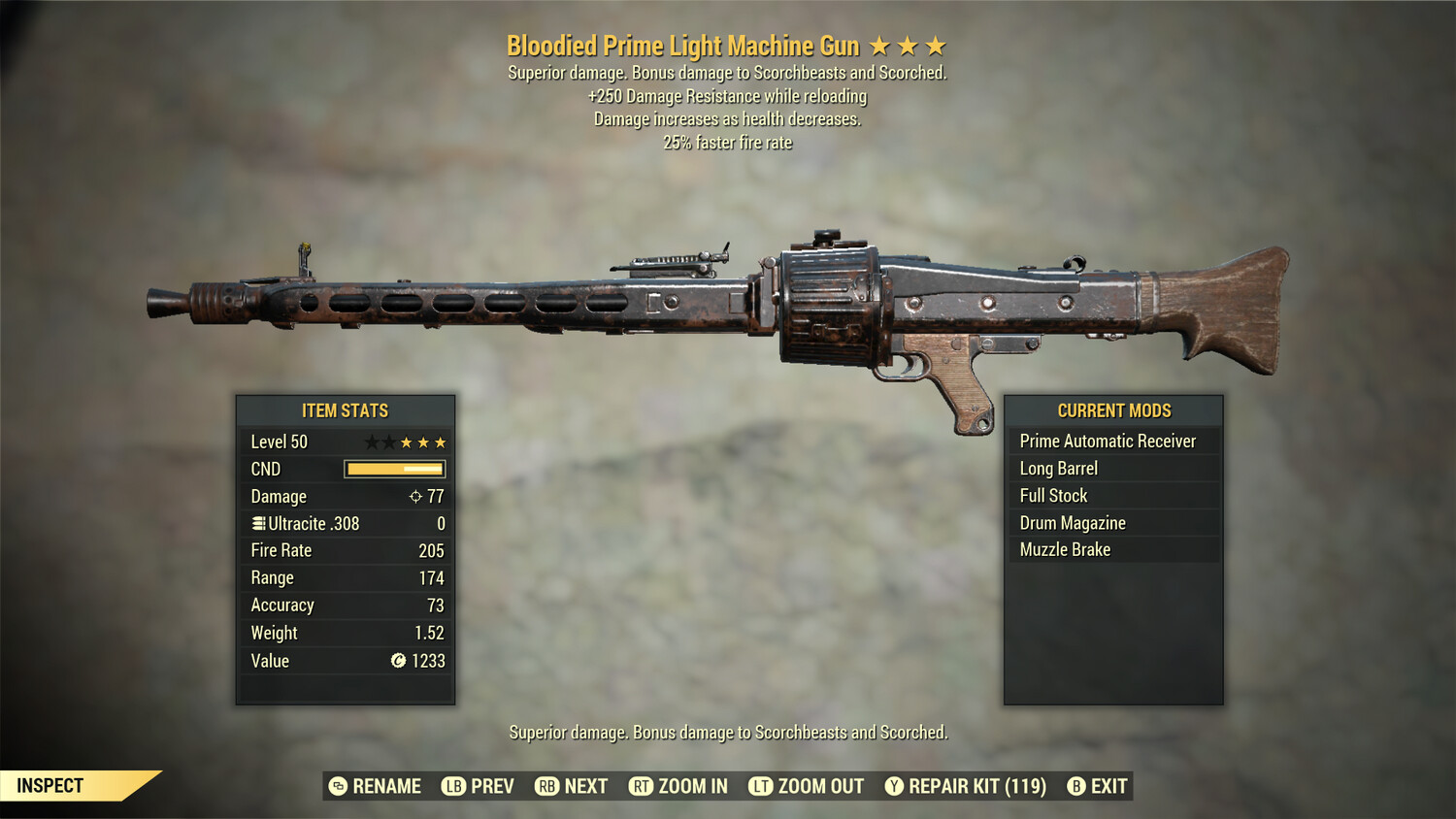
Task: Expand the Drum Magazine mod entry
Action: click(1113, 522)
